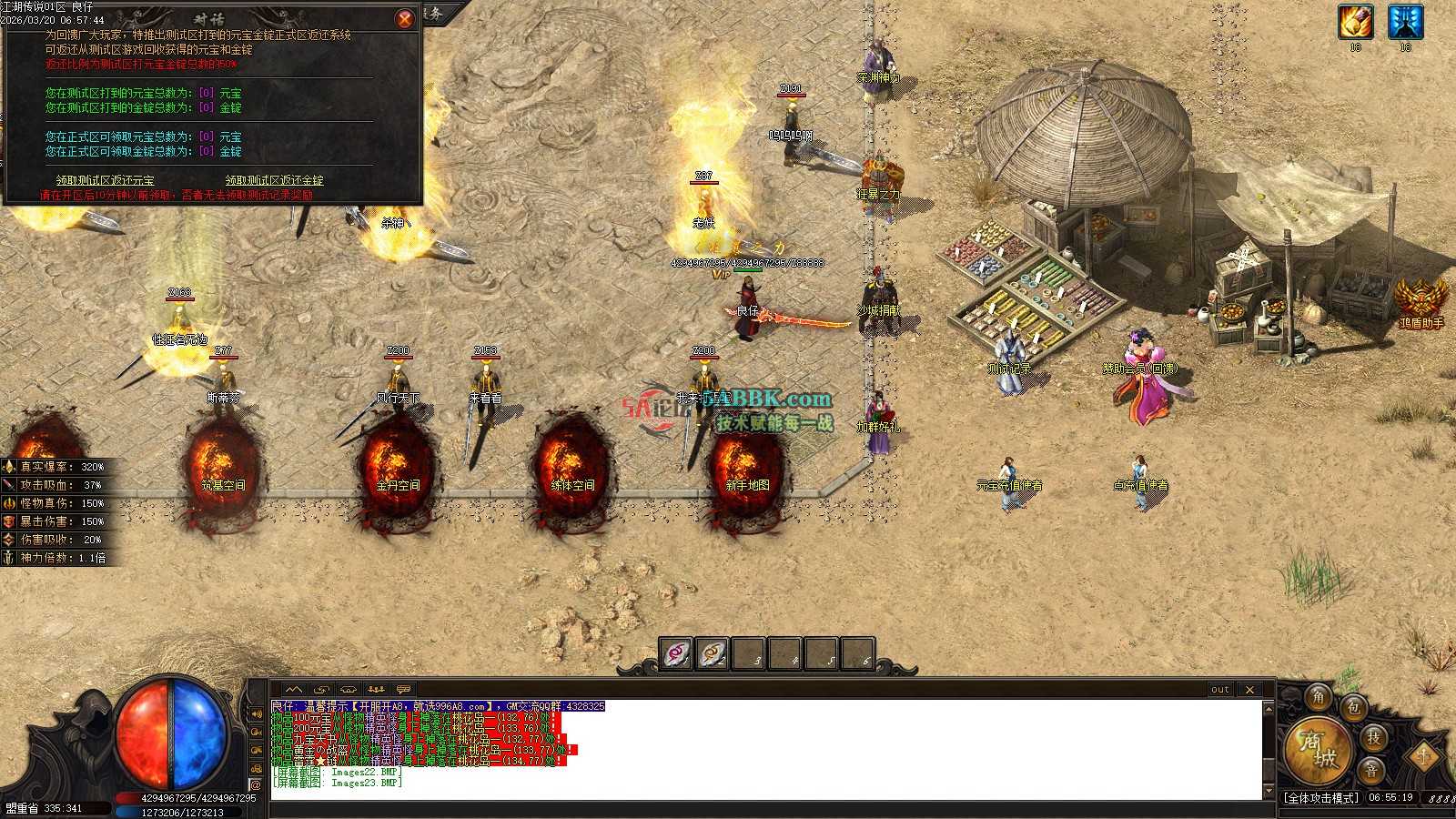Close the chat panel with X
This screenshot has height=819, width=1456.
click(x=1249, y=690)
